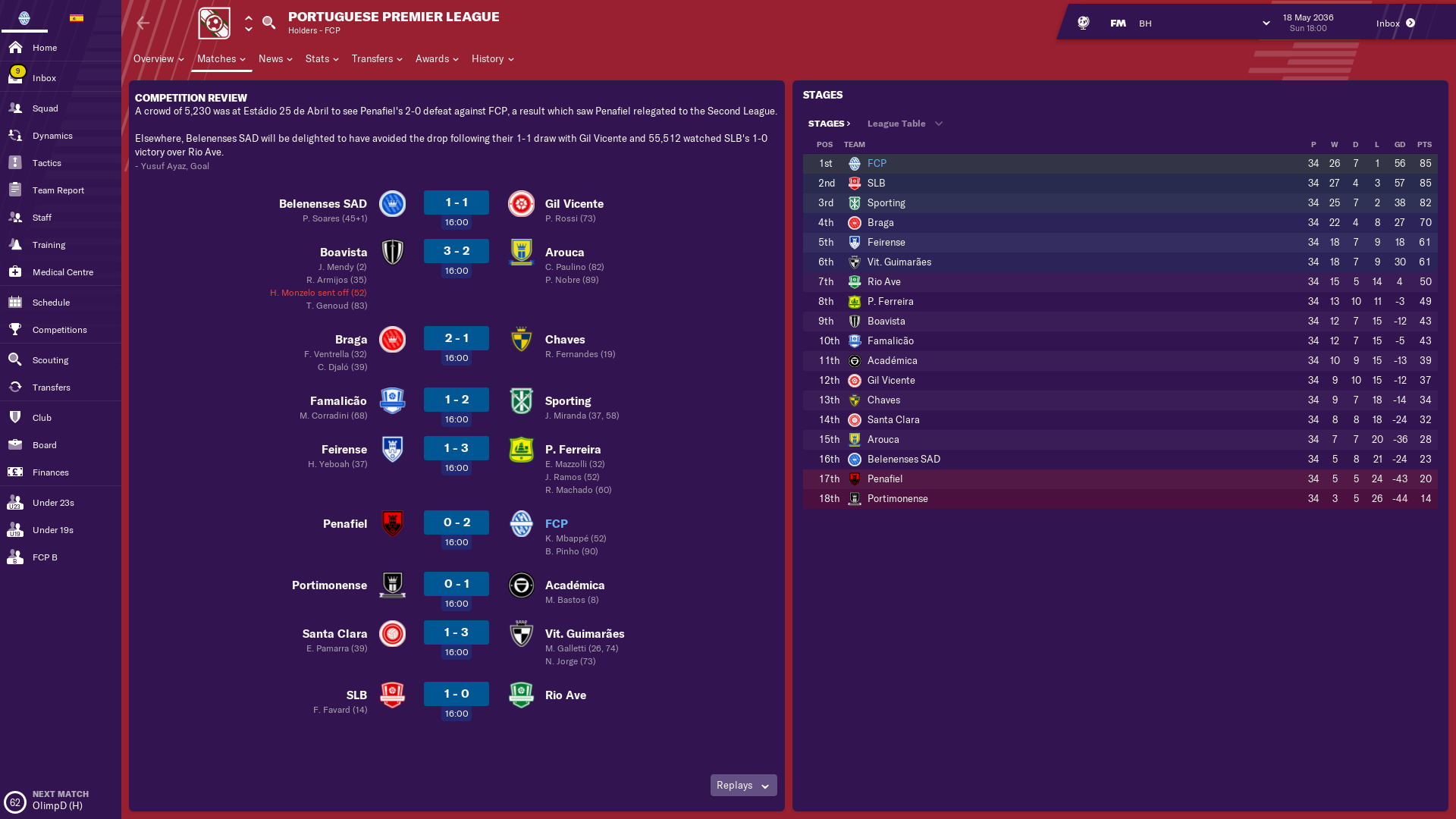1456x819 pixels.
Task: Select Training from the sidebar
Action: tap(49, 245)
